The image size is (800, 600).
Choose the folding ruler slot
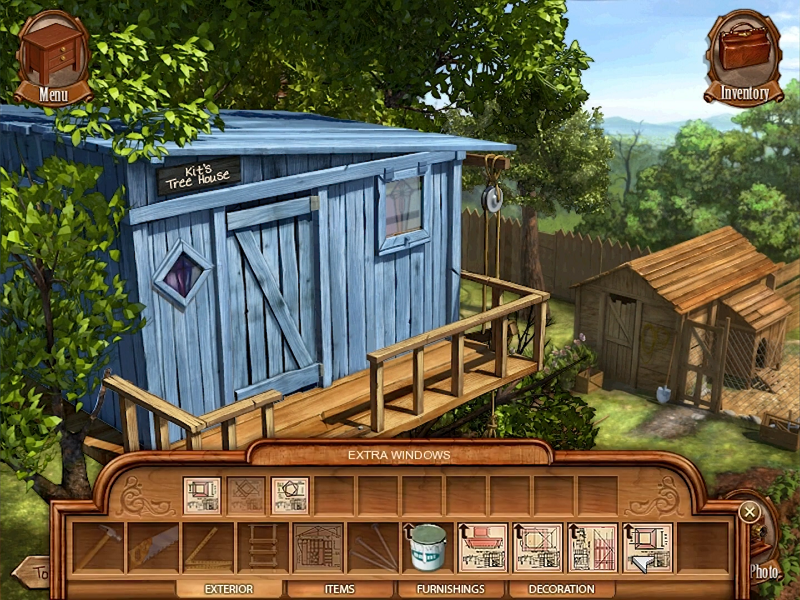click(207, 548)
